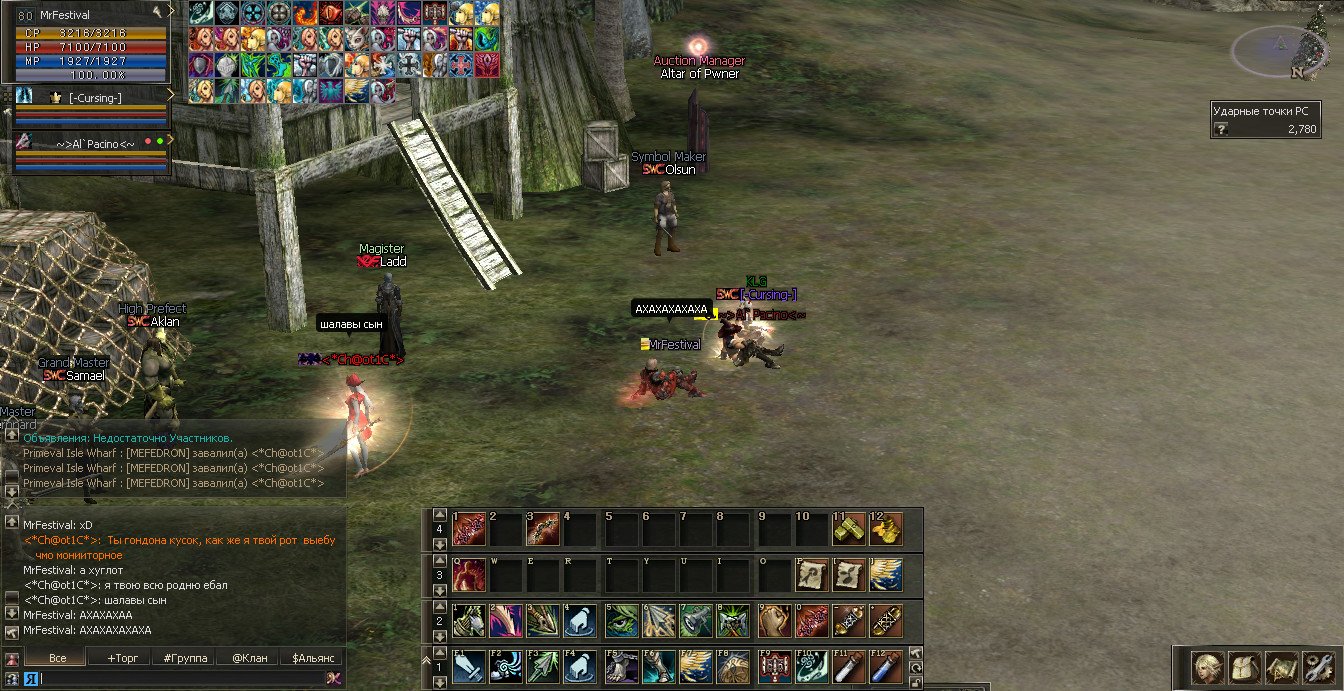The height and width of the screenshot is (691, 1344).
Task: Use the blue potion in slot F12
Action: coord(885,667)
